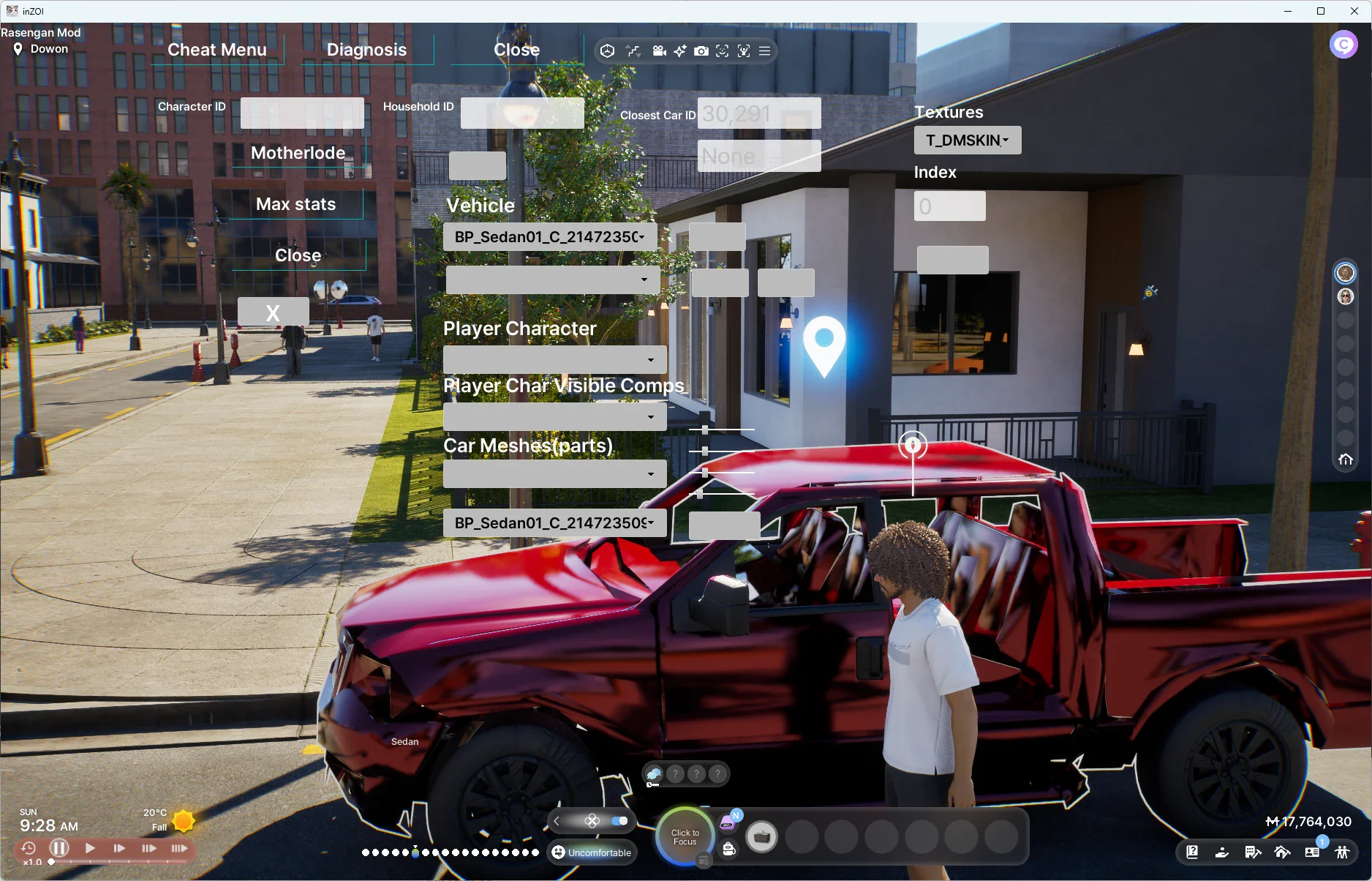Switch to the Diagnosis tab
1372x881 pixels.
(x=366, y=49)
